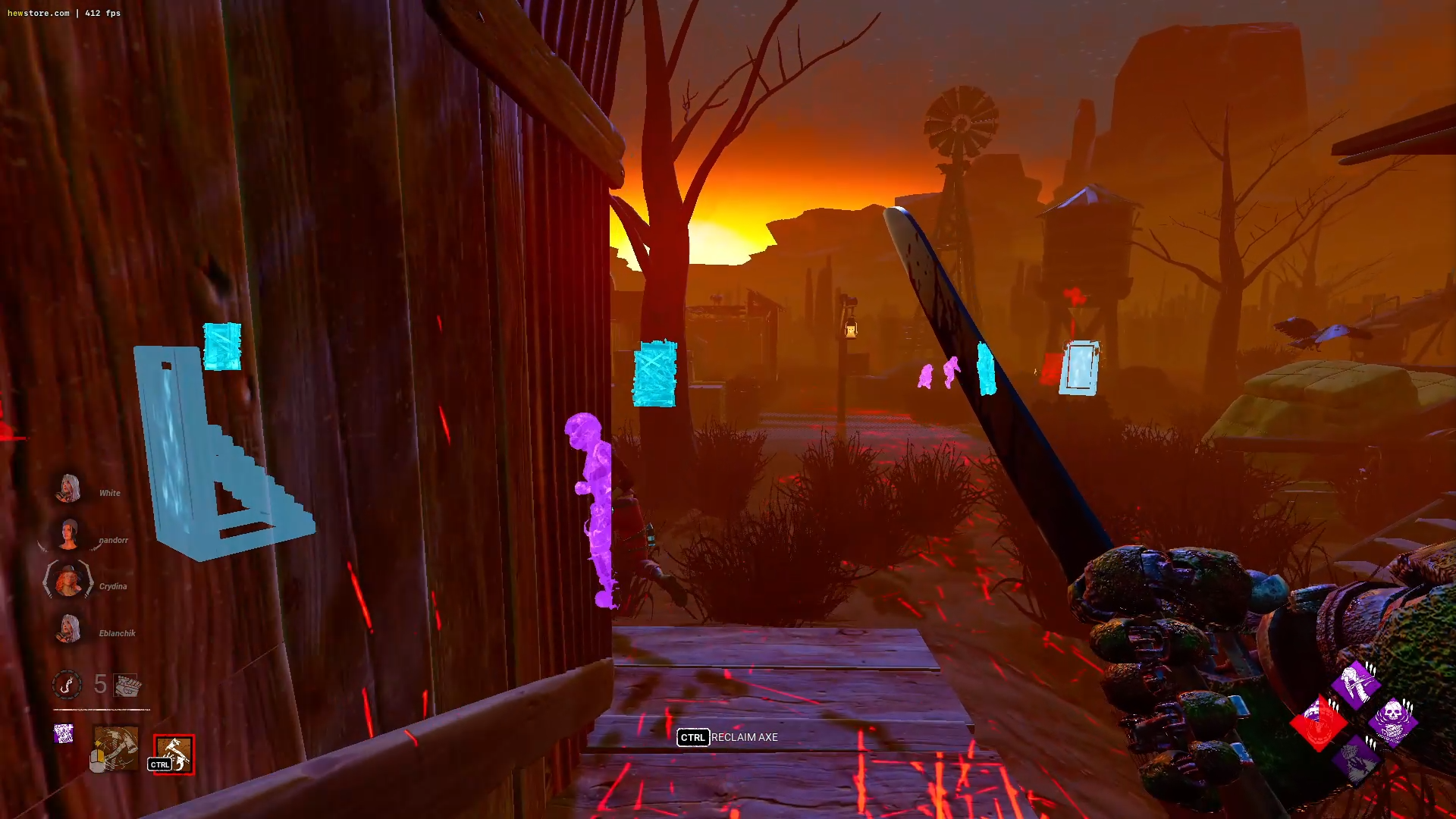Viewport: 1456px width, 819px height.
Task: Select the red cooldown perk icon
Action: coord(1318,723)
